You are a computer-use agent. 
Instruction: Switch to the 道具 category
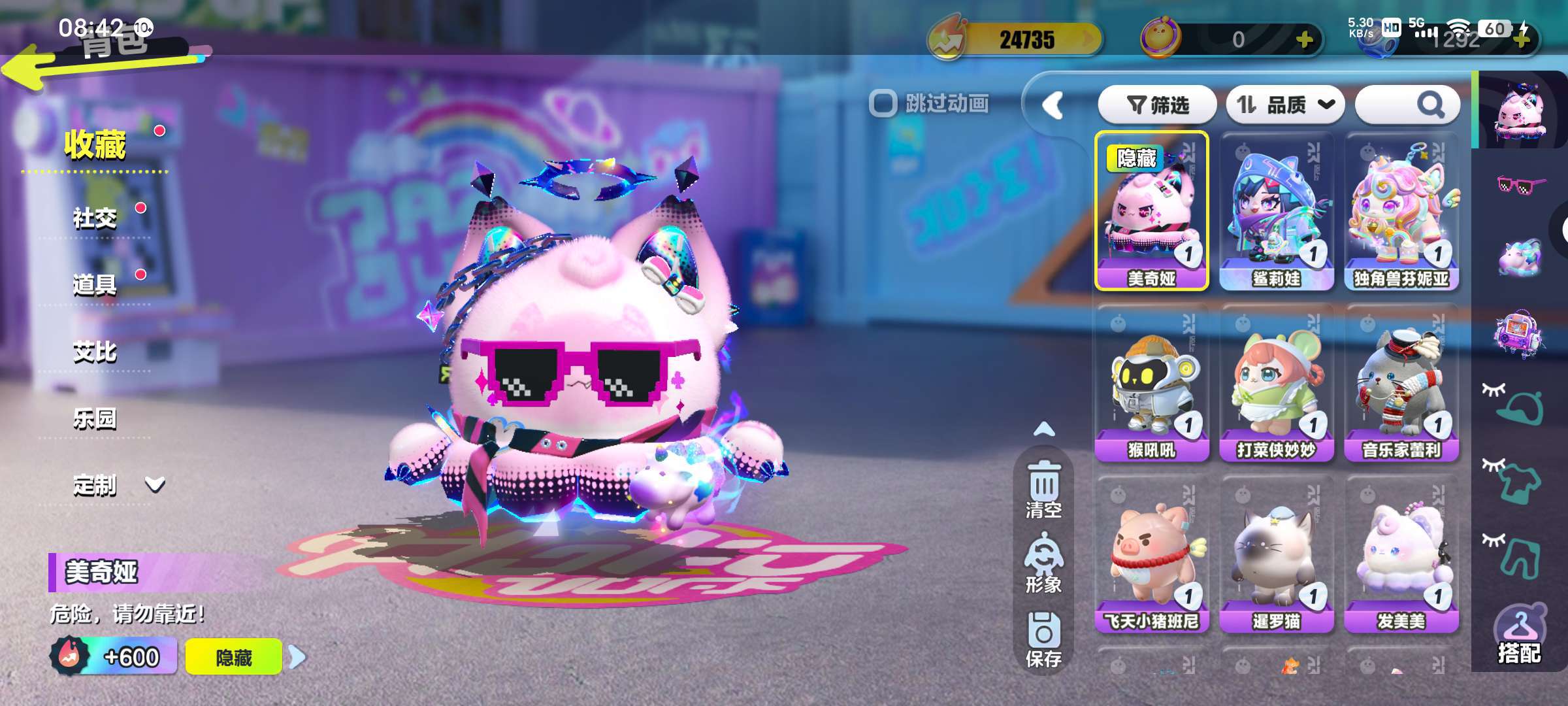click(95, 284)
